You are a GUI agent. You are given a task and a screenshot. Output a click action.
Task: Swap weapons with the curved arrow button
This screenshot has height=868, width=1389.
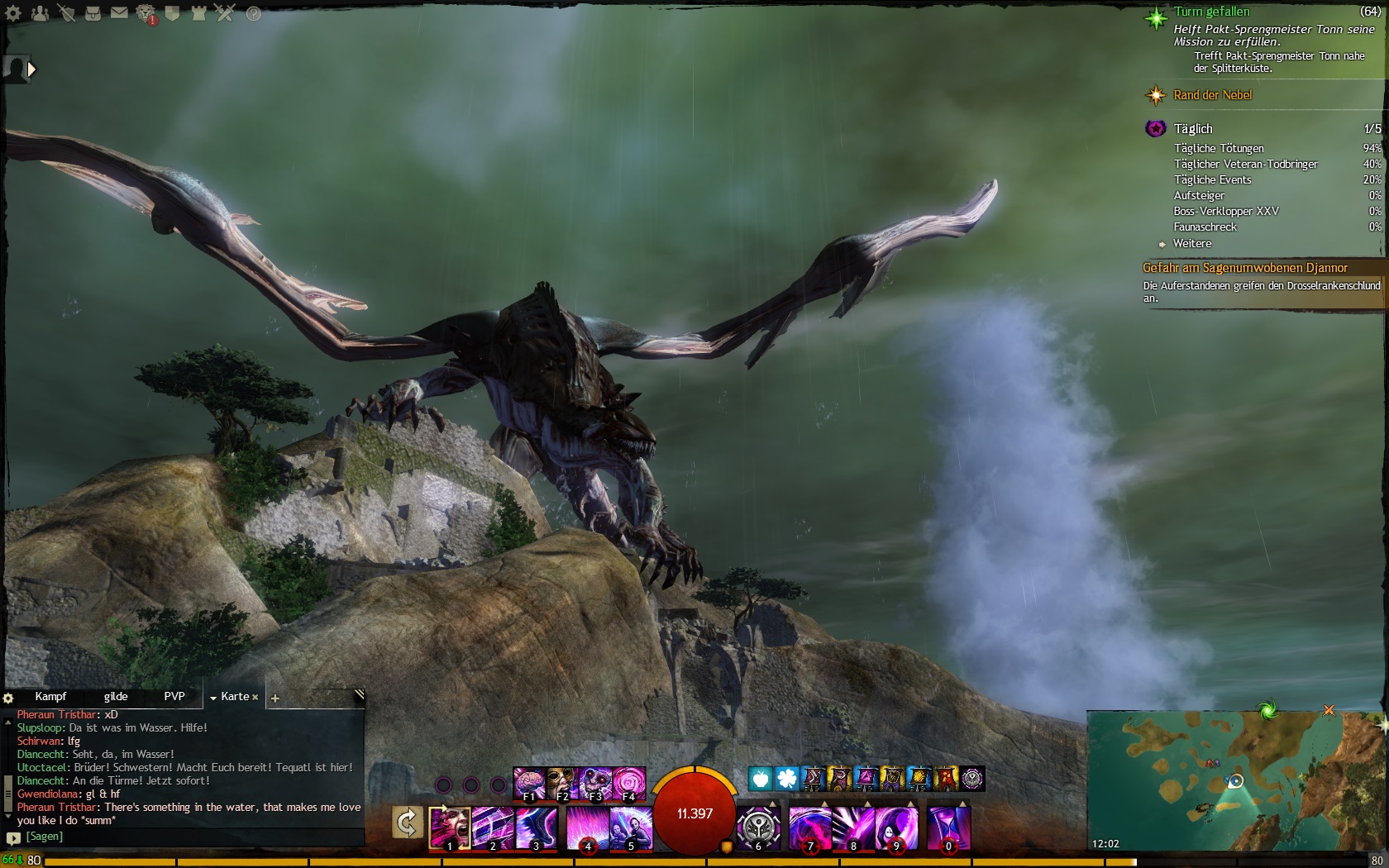tap(407, 823)
